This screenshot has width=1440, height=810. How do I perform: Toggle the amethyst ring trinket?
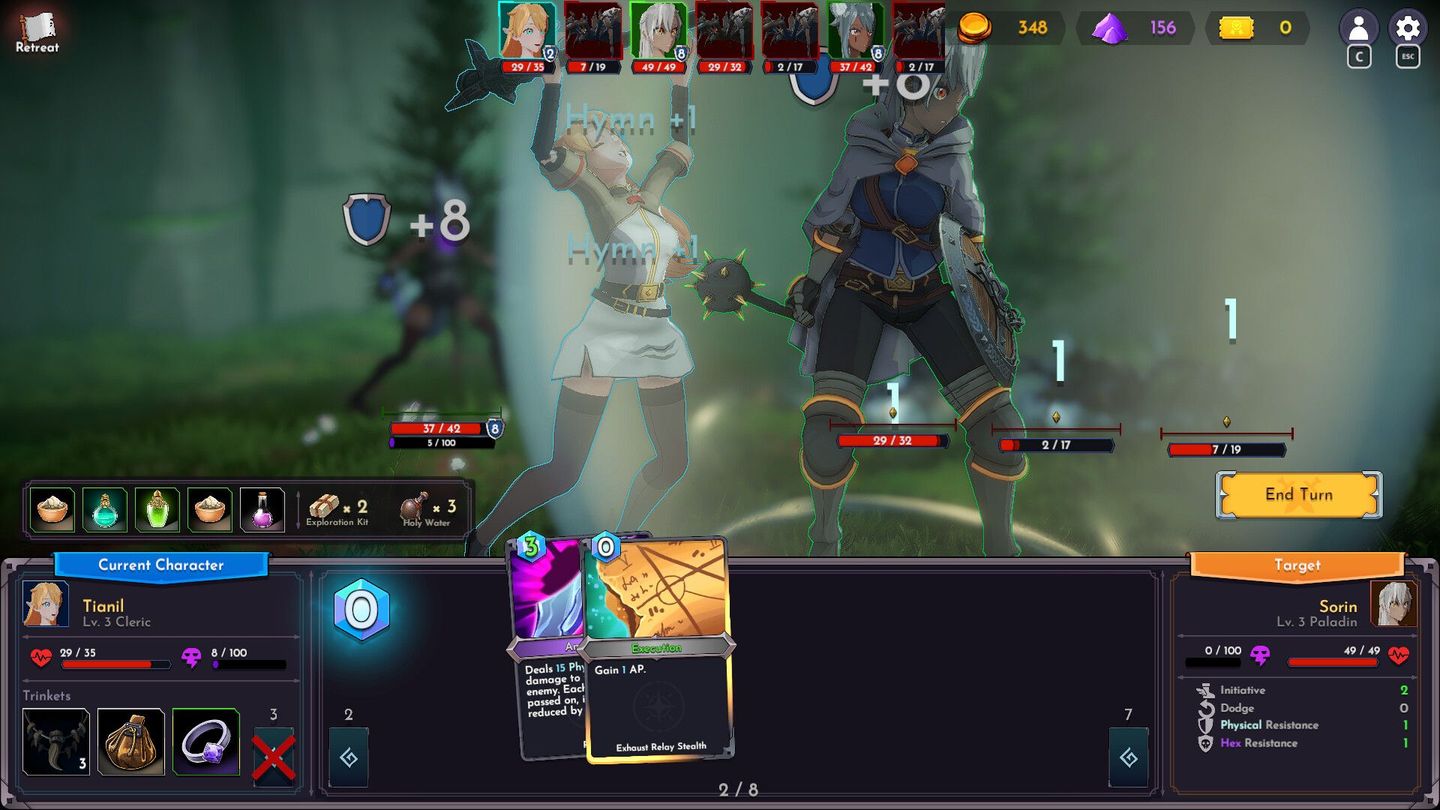[x=205, y=741]
